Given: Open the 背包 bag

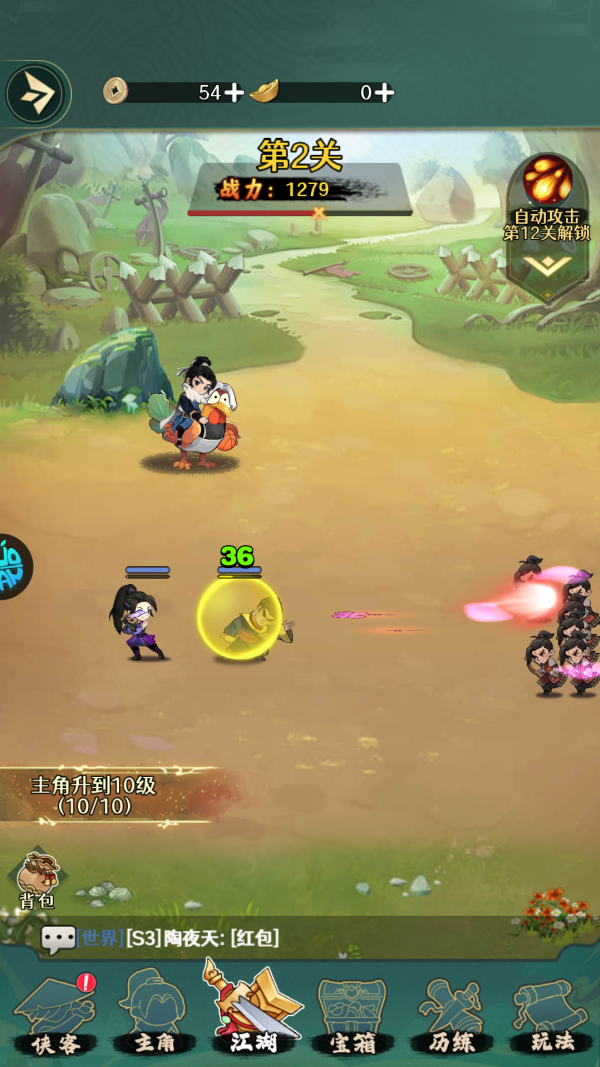Looking at the screenshot, I should 37,880.
